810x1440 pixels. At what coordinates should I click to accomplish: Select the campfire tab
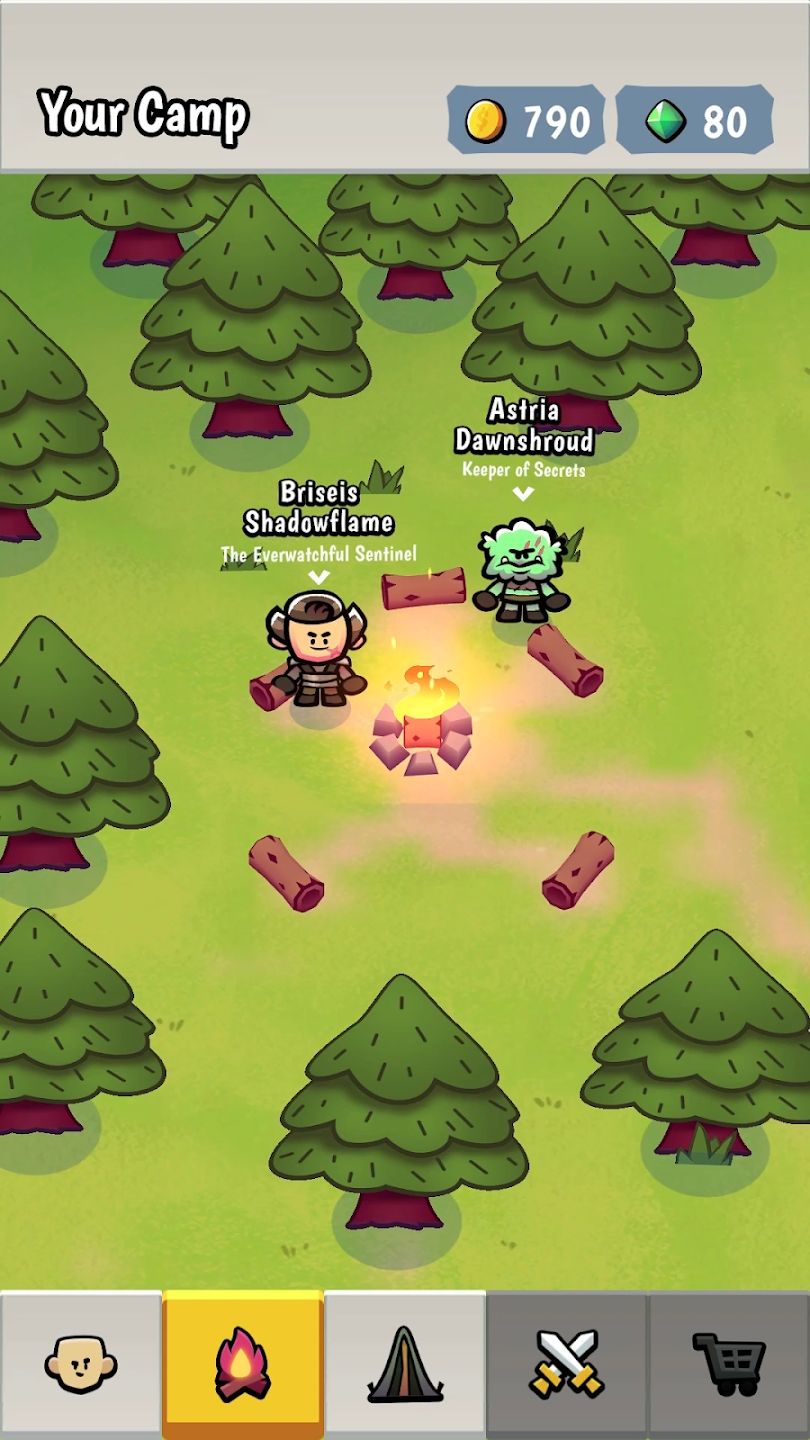click(x=243, y=1364)
